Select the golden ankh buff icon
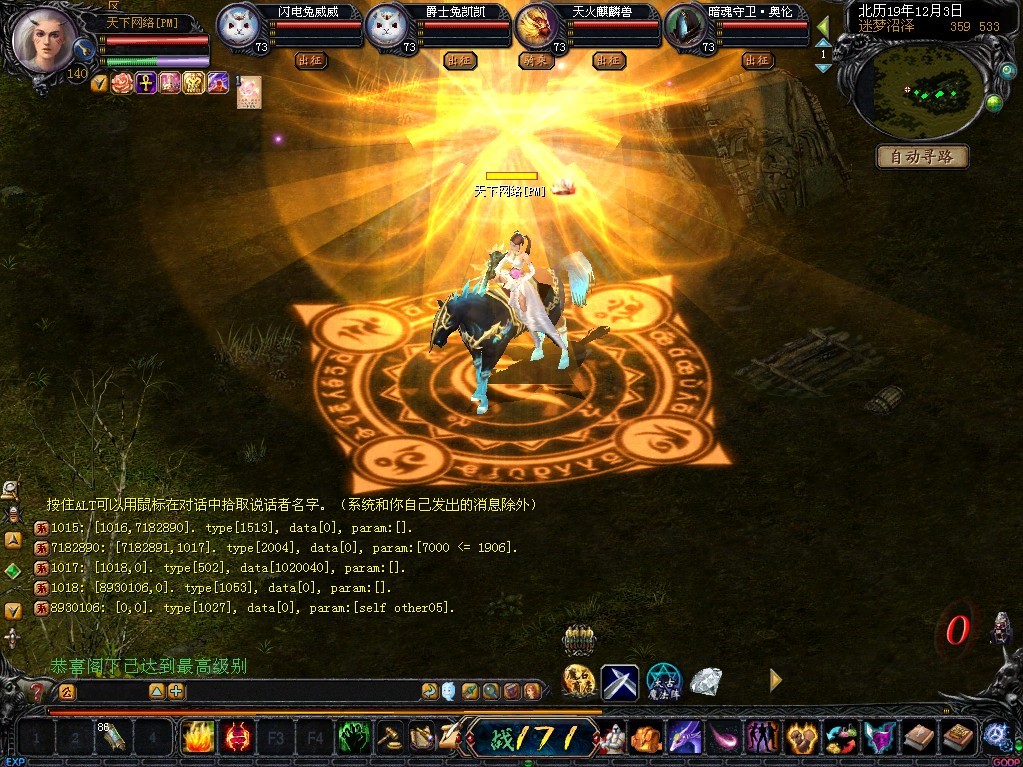Screen dimensions: 1023x767 (x=145, y=83)
